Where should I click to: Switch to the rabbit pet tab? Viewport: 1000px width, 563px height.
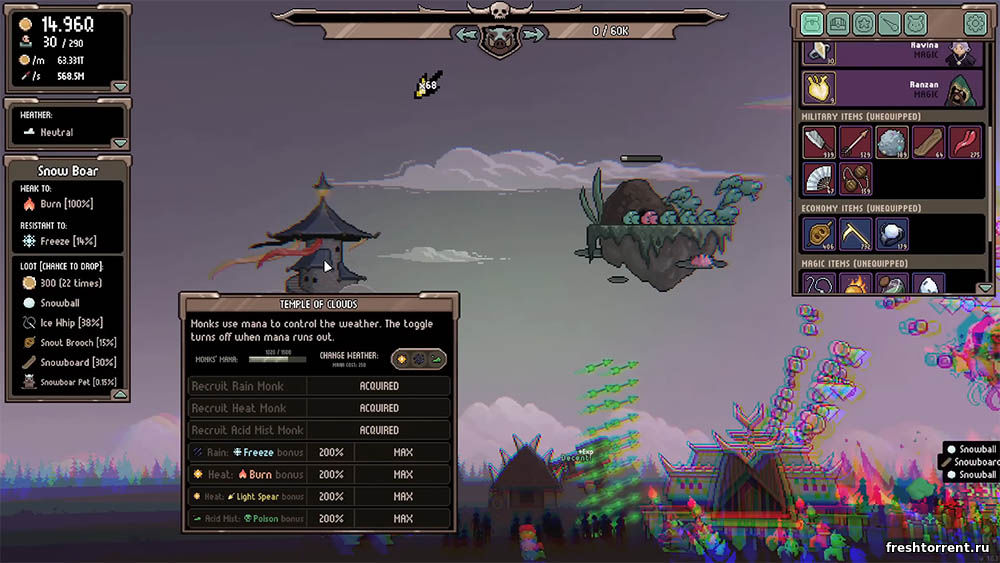click(916, 23)
